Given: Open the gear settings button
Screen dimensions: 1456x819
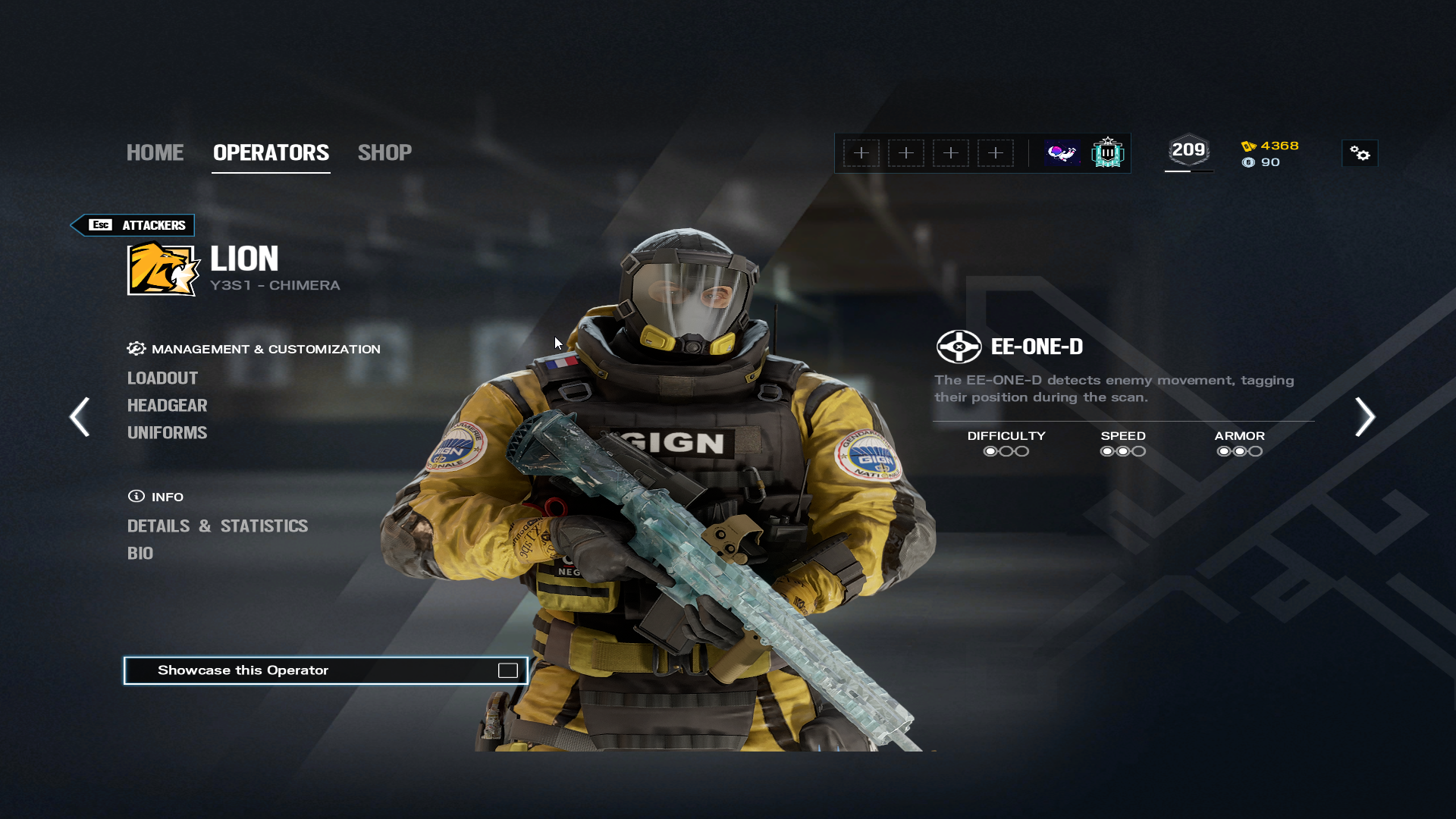Looking at the screenshot, I should 1360,153.
